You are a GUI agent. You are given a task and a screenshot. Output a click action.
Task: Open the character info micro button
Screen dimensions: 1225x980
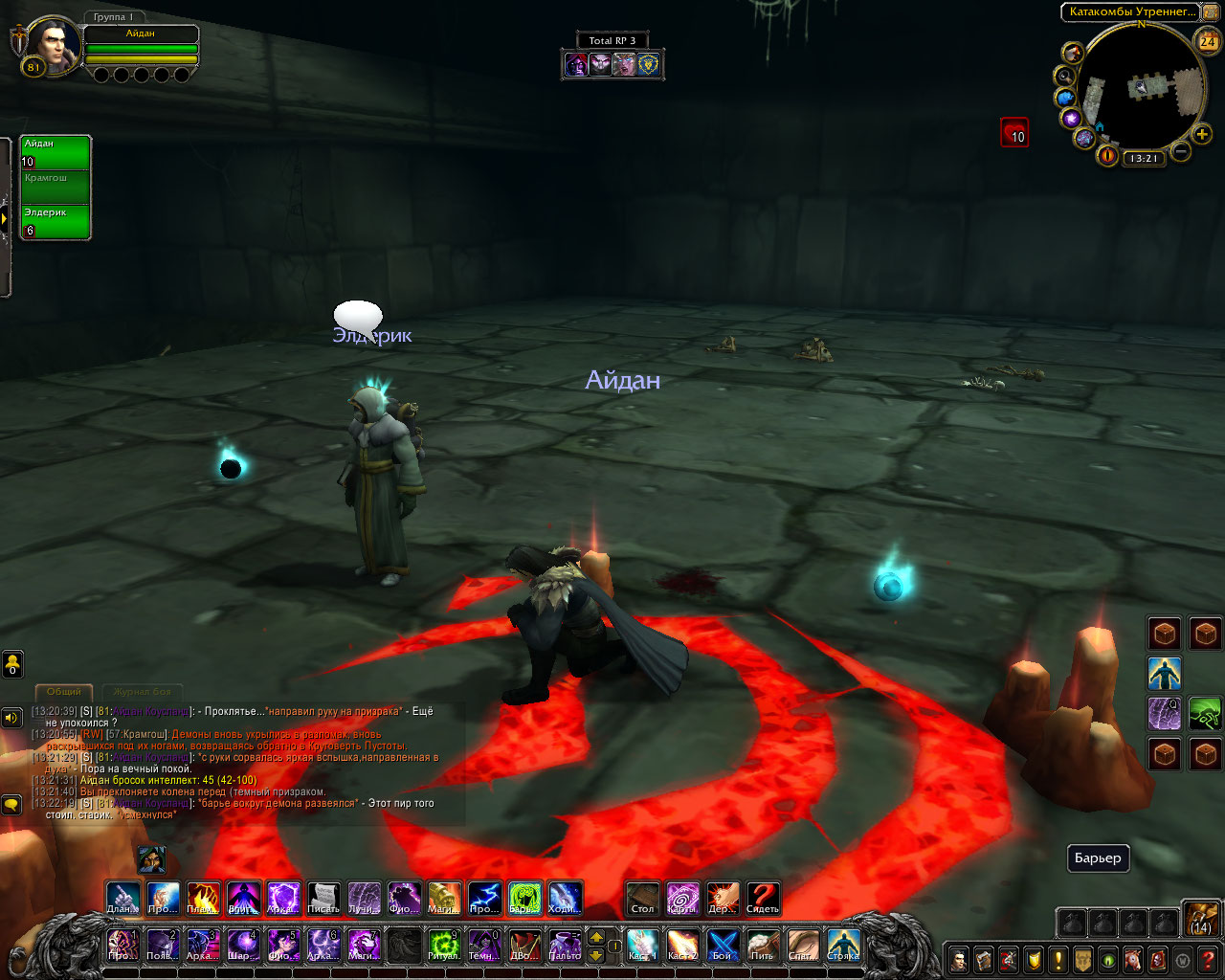[x=959, y=959]
